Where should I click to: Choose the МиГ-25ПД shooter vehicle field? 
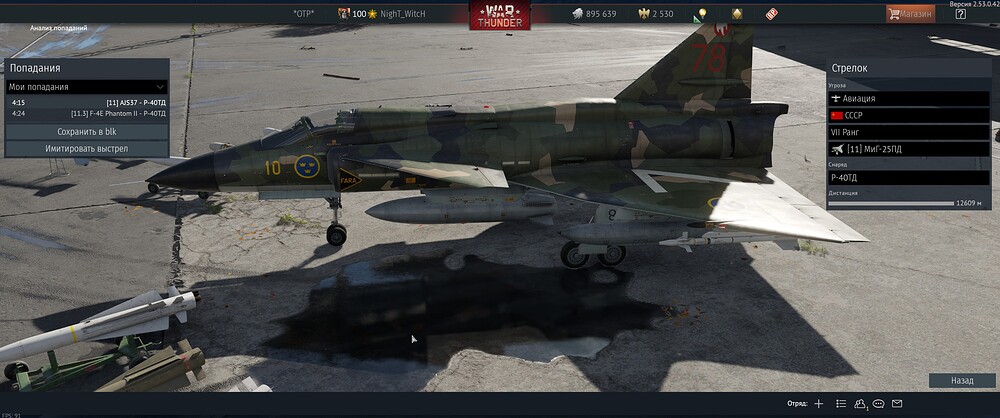pos(908,149)
